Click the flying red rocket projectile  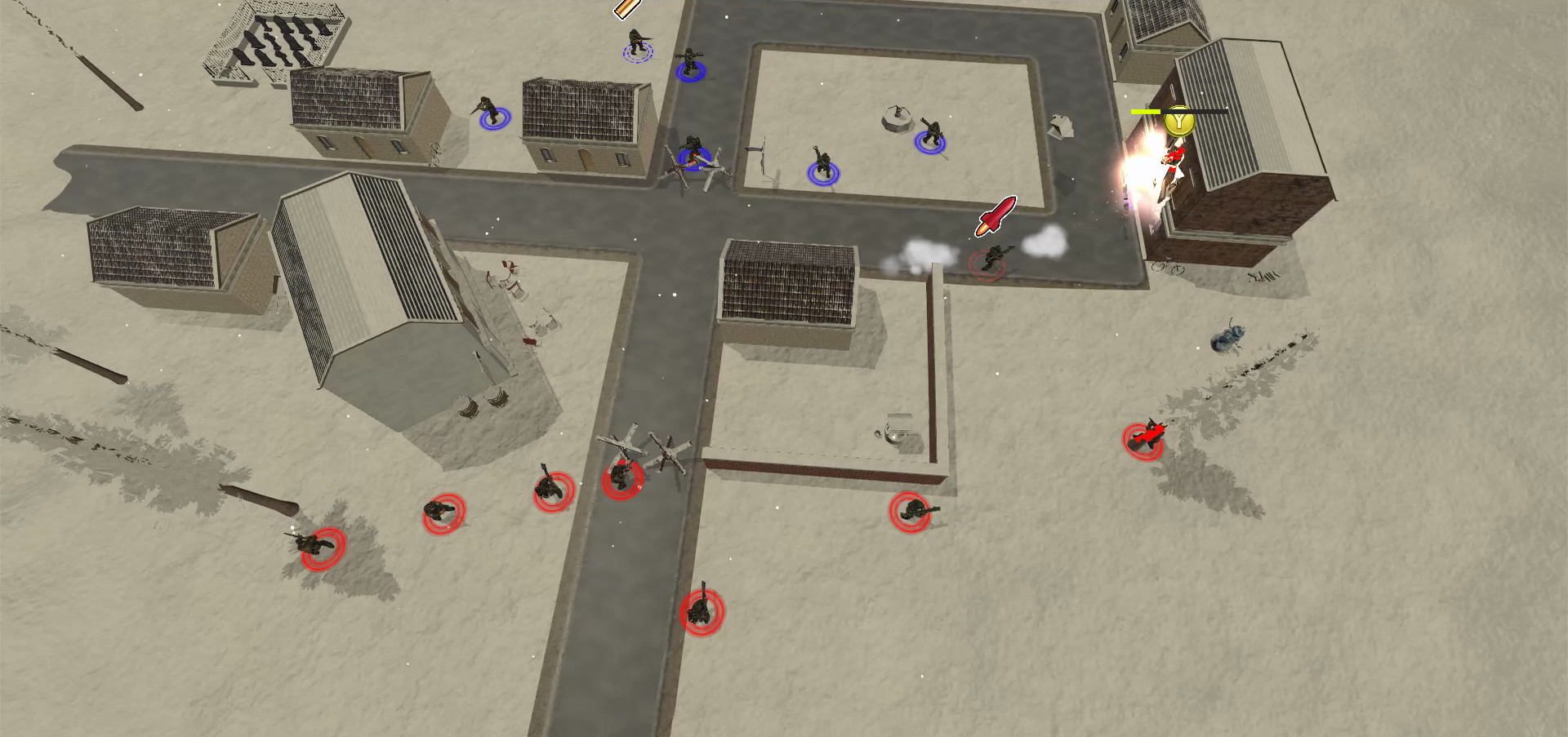[x=993, y=216]
